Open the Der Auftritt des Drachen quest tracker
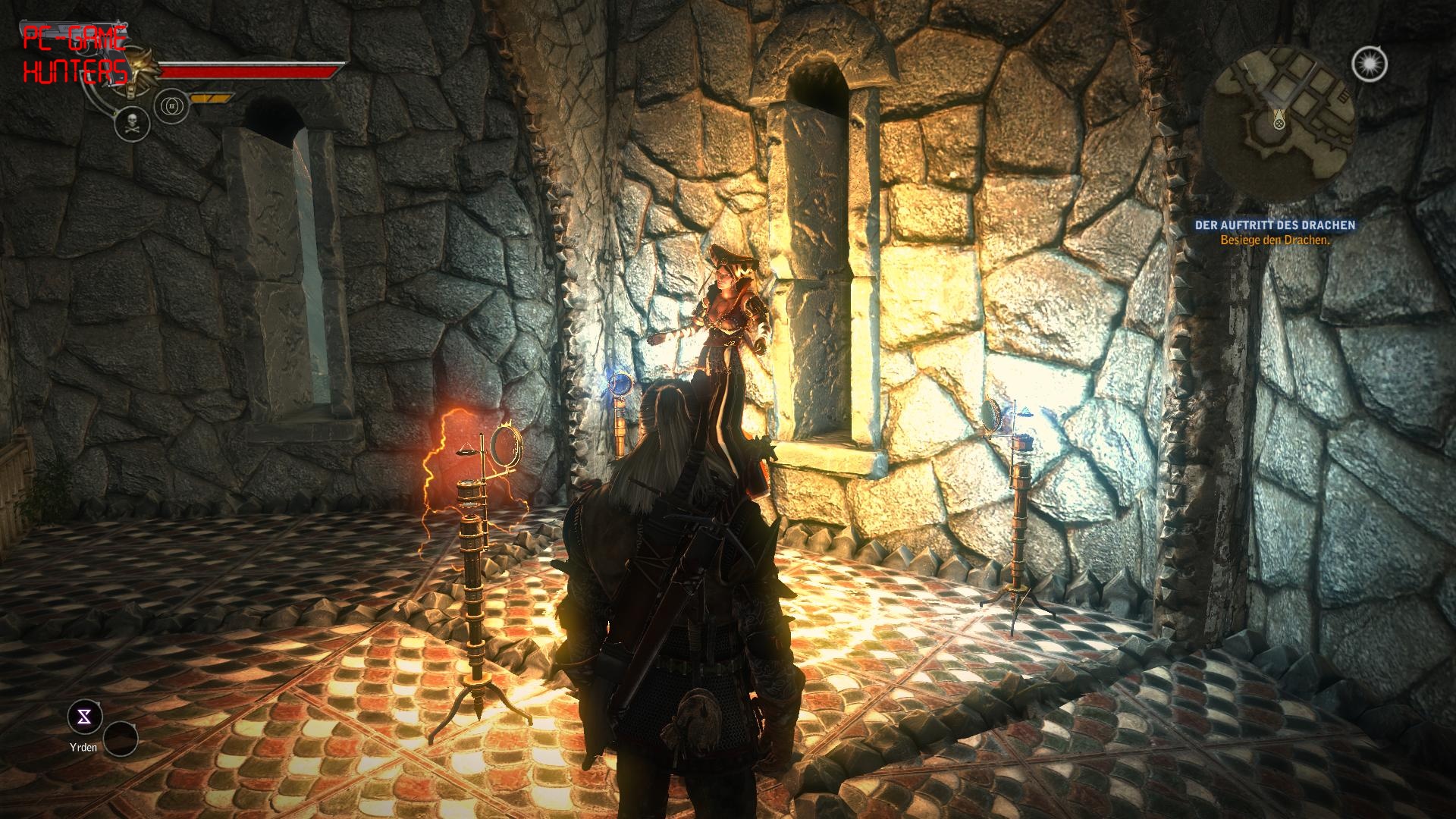1456x819 pixels. (x=1275, y=225)
